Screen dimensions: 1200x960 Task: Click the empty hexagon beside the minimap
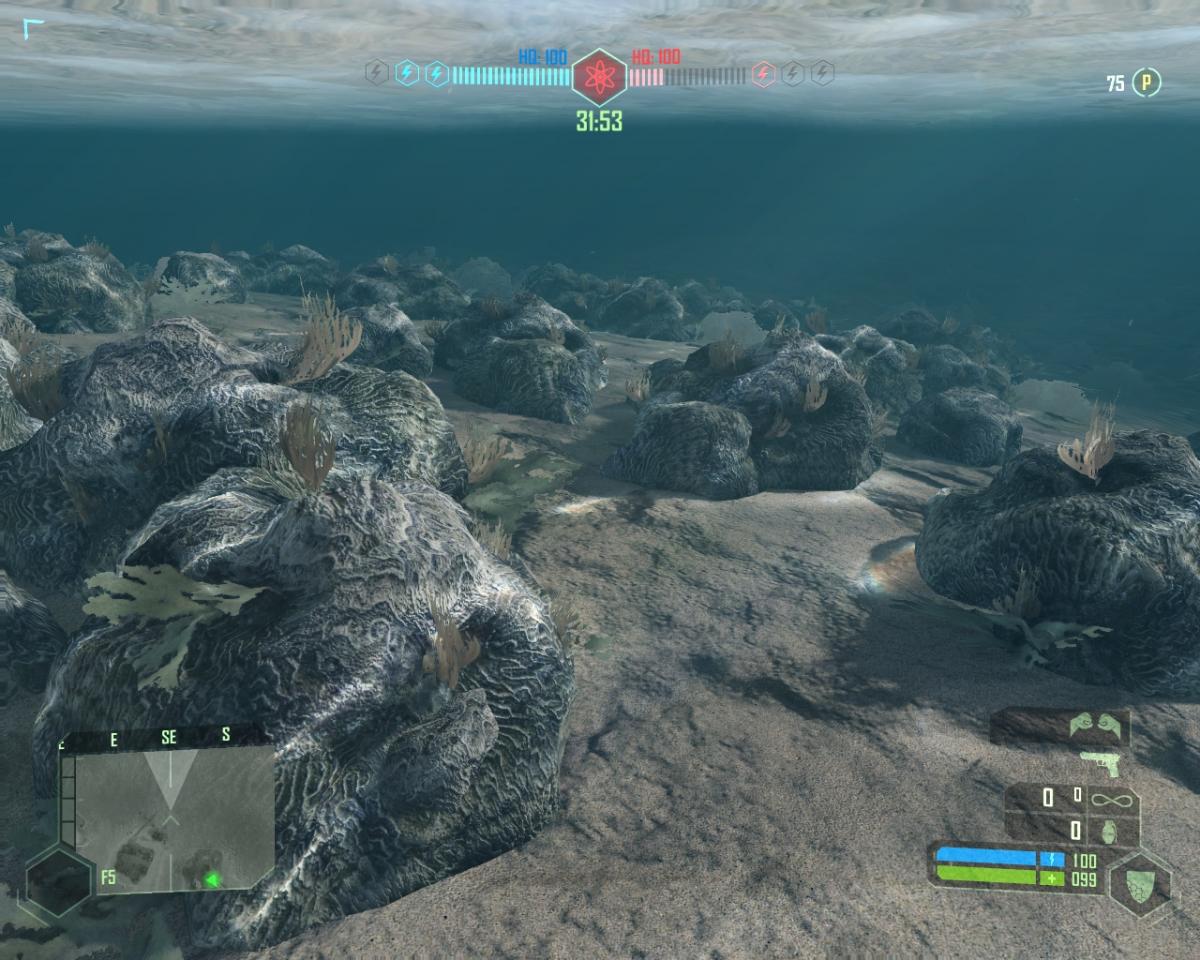pos(58,880)
